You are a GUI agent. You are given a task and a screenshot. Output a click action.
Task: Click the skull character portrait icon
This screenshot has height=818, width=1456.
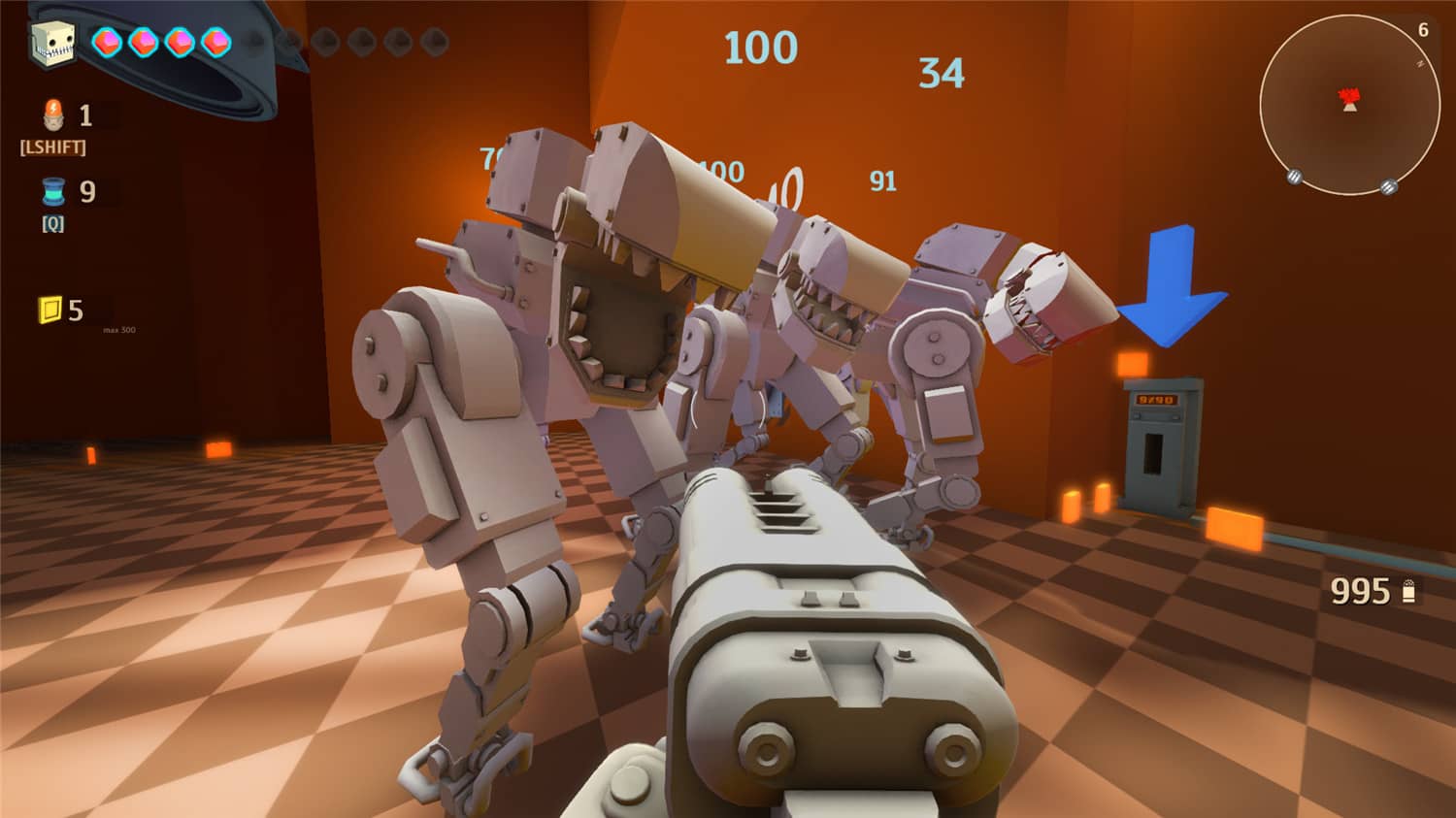click(x=53, y=44)
